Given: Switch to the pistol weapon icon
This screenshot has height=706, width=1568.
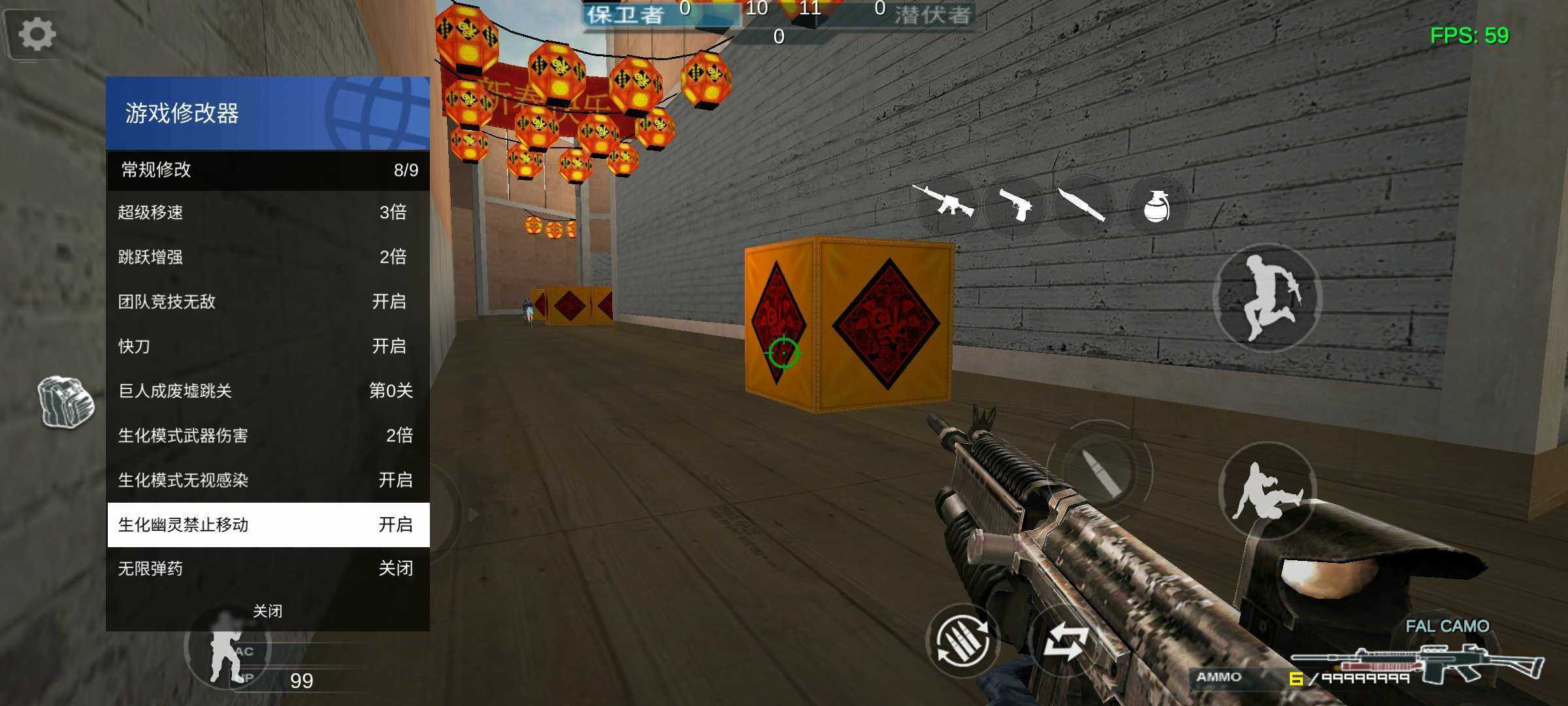Looking at the screenshot, I should coord(1015,205).
